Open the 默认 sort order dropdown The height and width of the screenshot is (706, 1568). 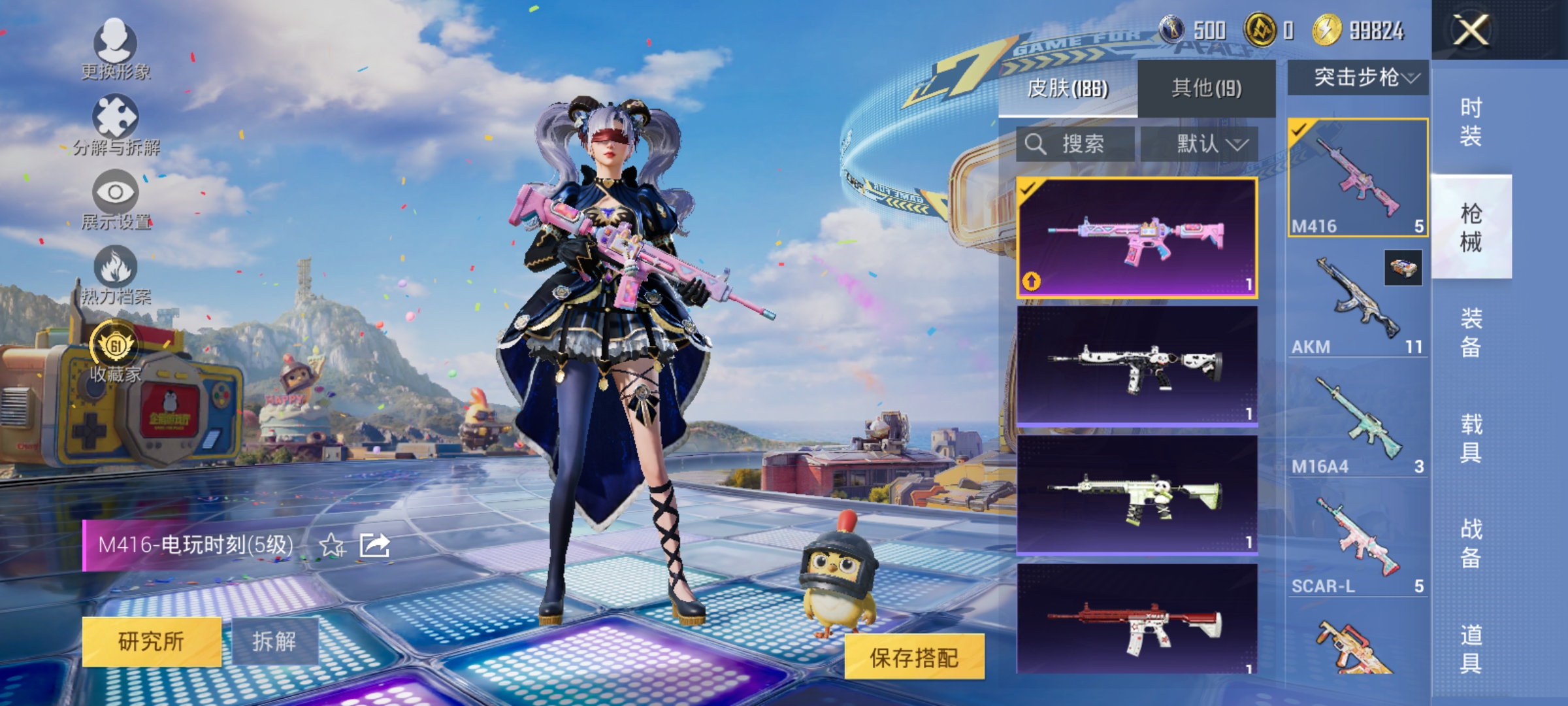1211,144
